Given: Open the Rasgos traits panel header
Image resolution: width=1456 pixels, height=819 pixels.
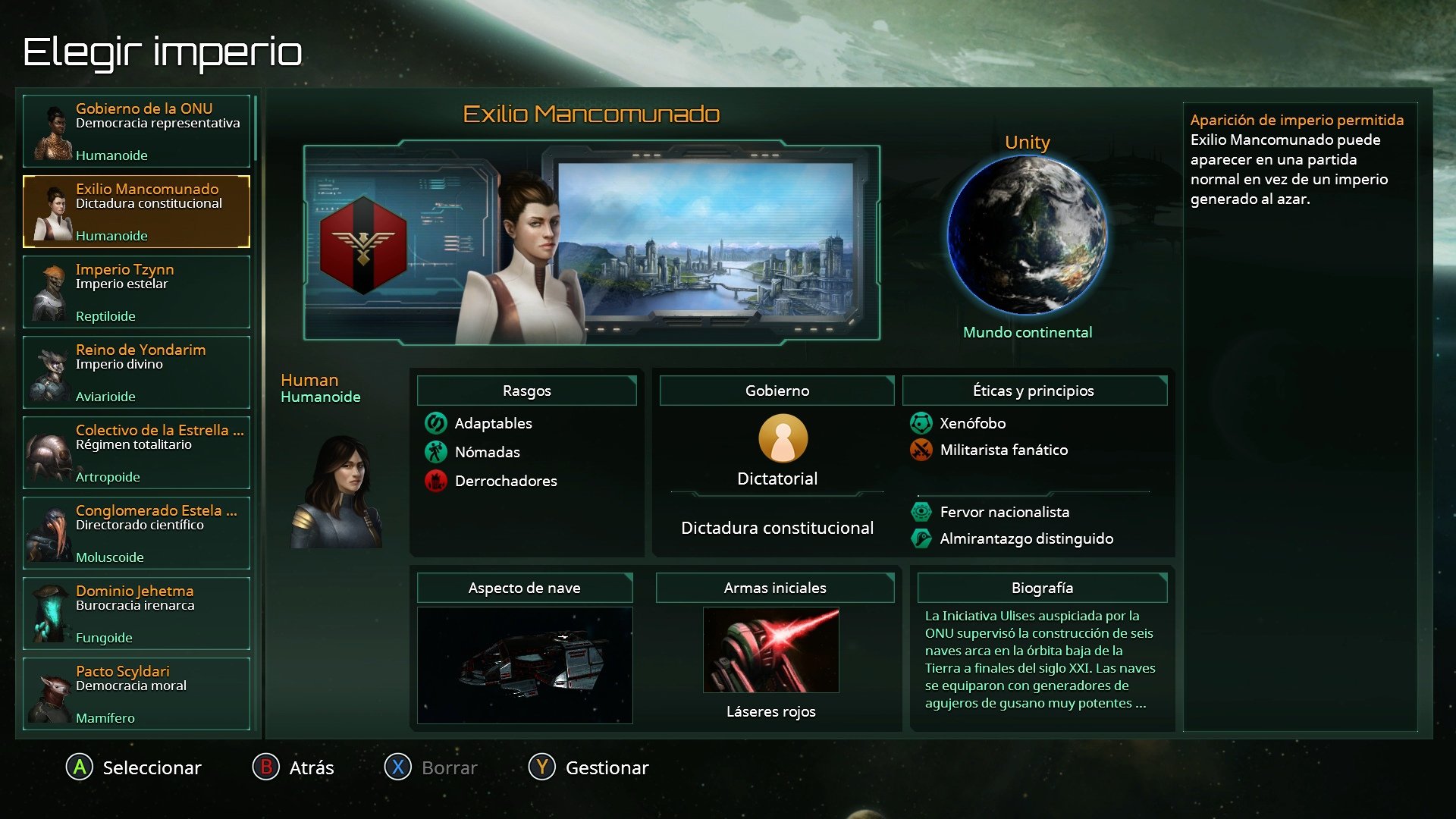Looking at the screenshot, I should (x=526, y=391).
